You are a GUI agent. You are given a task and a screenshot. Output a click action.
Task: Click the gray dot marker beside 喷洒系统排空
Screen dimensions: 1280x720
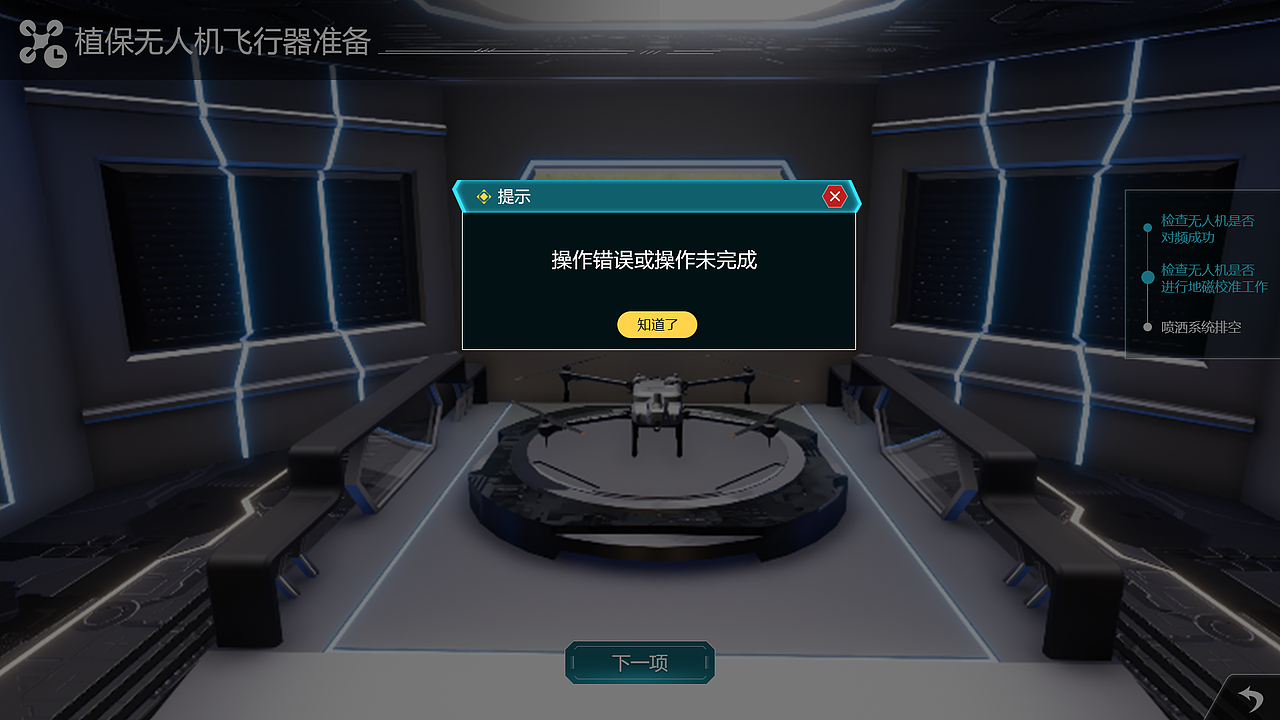(x=1148, y=326)
